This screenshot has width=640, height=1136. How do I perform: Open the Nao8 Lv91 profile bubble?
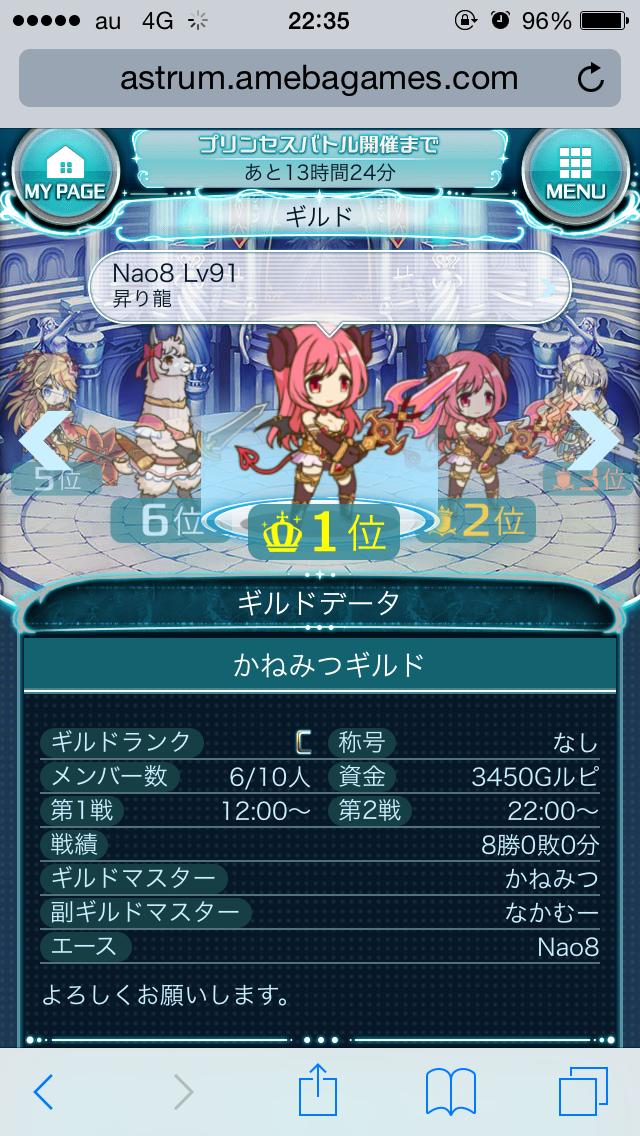point(328,285)
